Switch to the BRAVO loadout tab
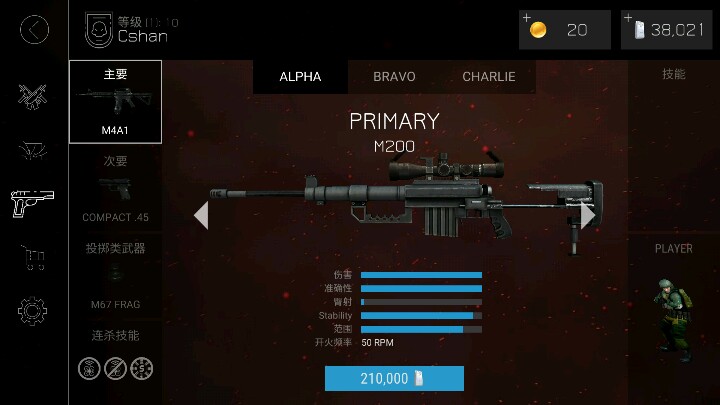This screenshot has width=720, height=405. coord(394,77)
